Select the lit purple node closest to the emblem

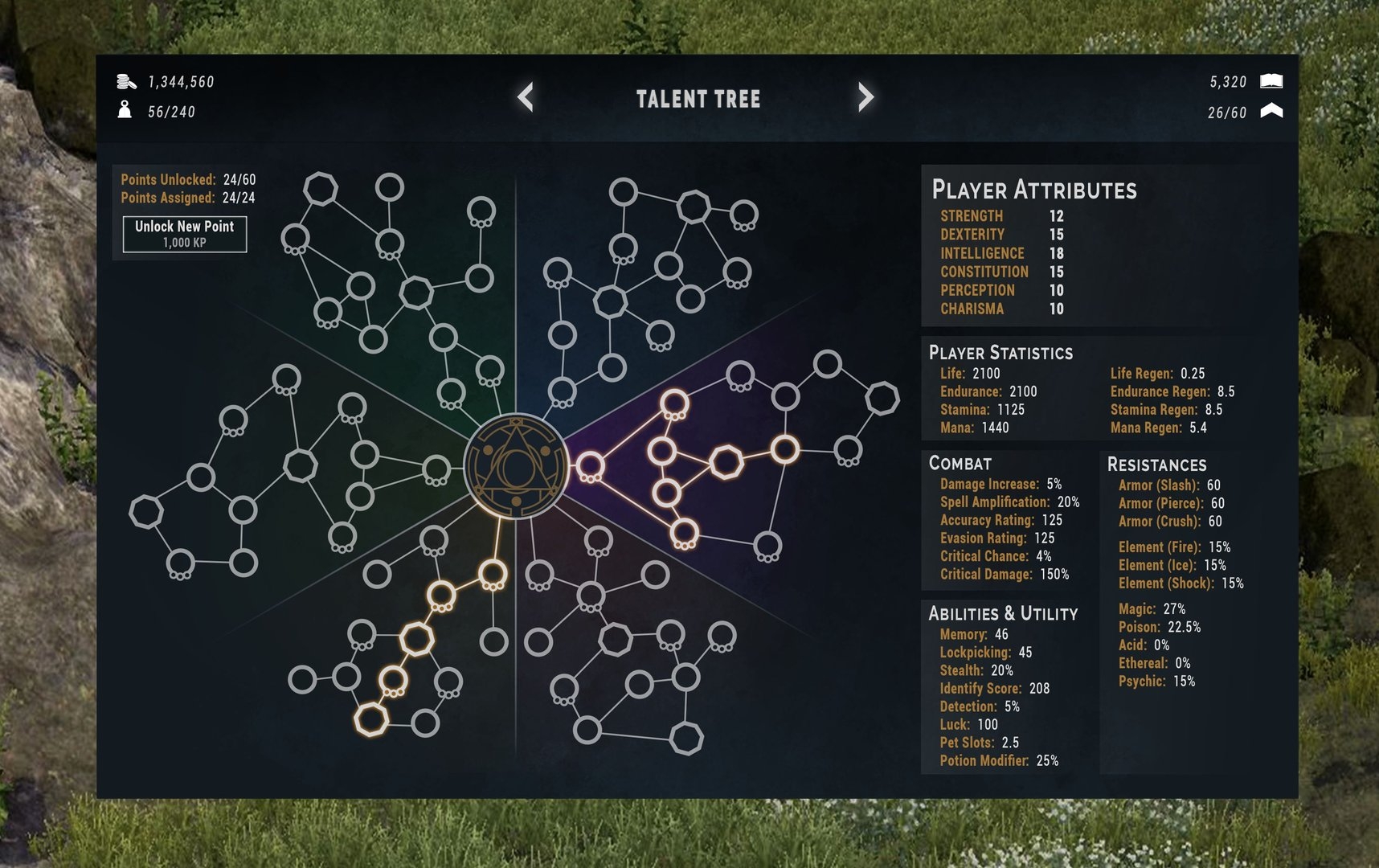click(590, 465)
